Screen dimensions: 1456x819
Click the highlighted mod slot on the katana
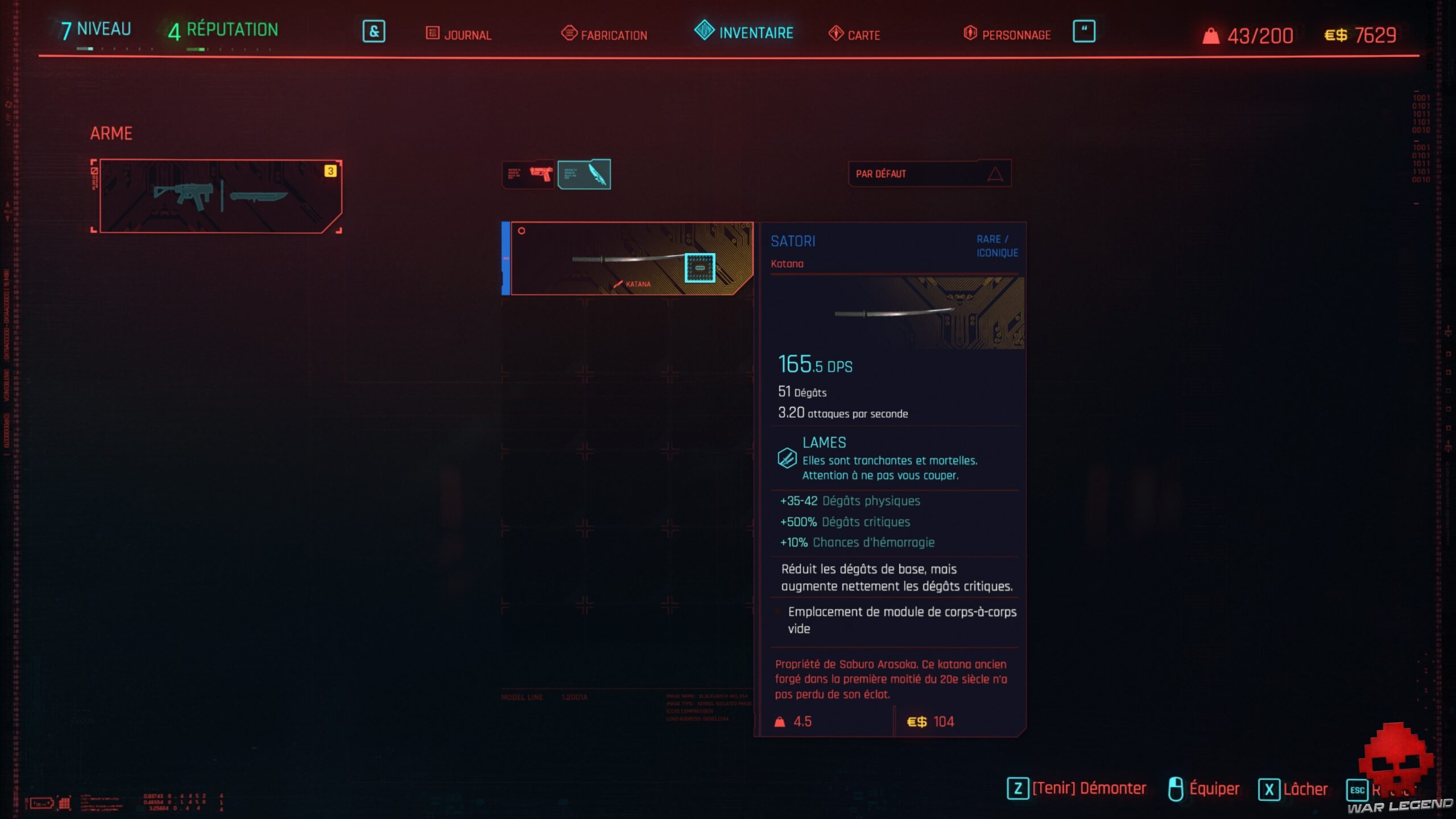coord(701,267)
